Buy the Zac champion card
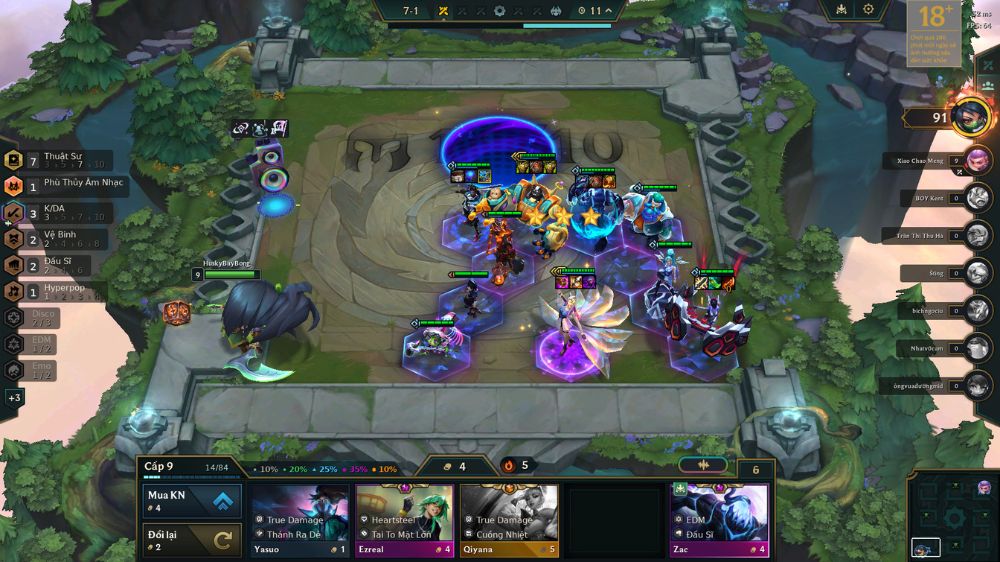Image resolution: width=1000 pixels, height=562 pixels. tap(719, 520)
